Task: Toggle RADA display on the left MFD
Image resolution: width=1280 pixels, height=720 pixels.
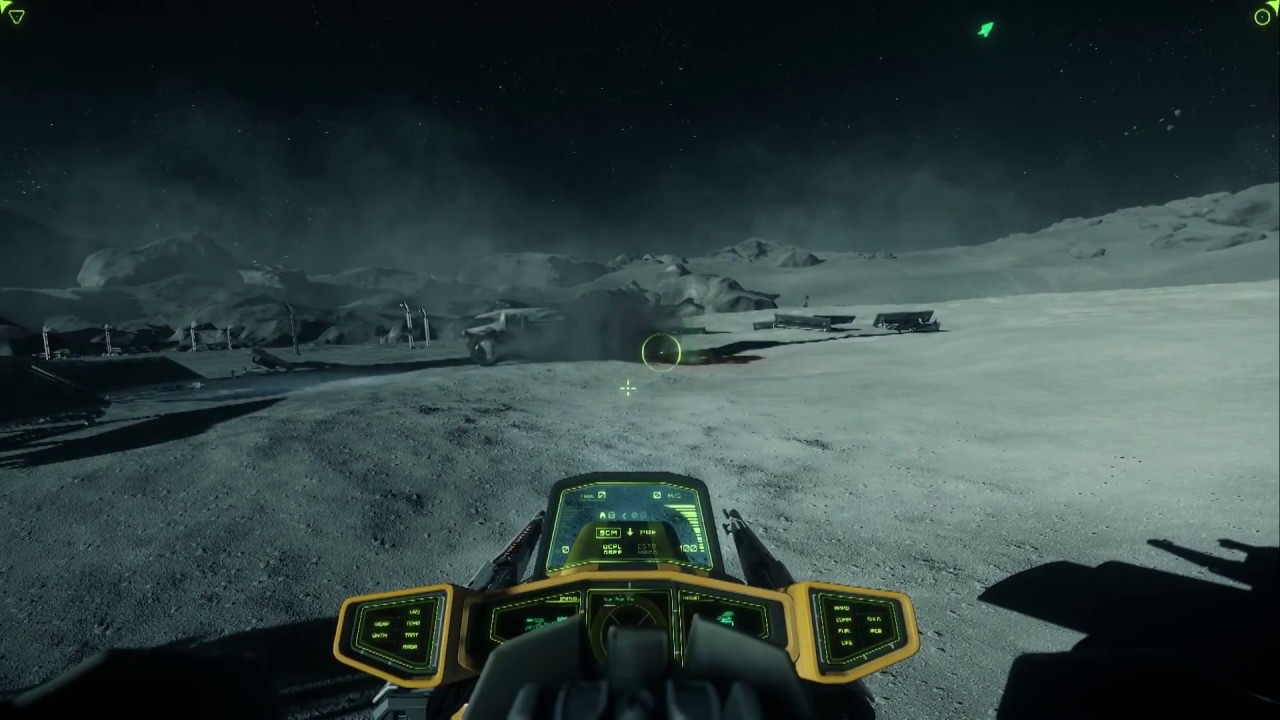Action: [x=409, y=645]
